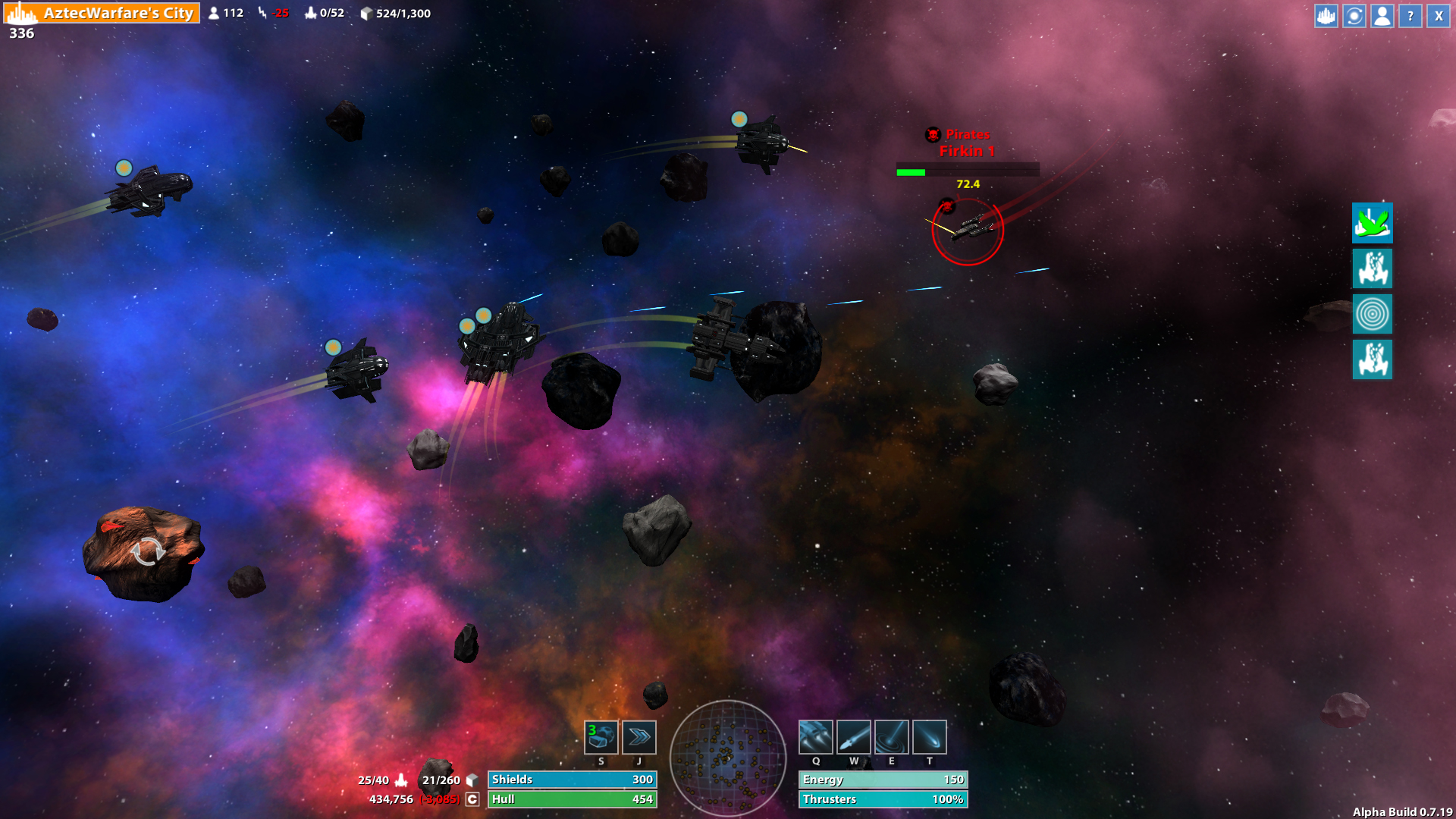Activate the Q engine boost ability
The height and width of the screenshot is (819, 1456).
(816, 735)
